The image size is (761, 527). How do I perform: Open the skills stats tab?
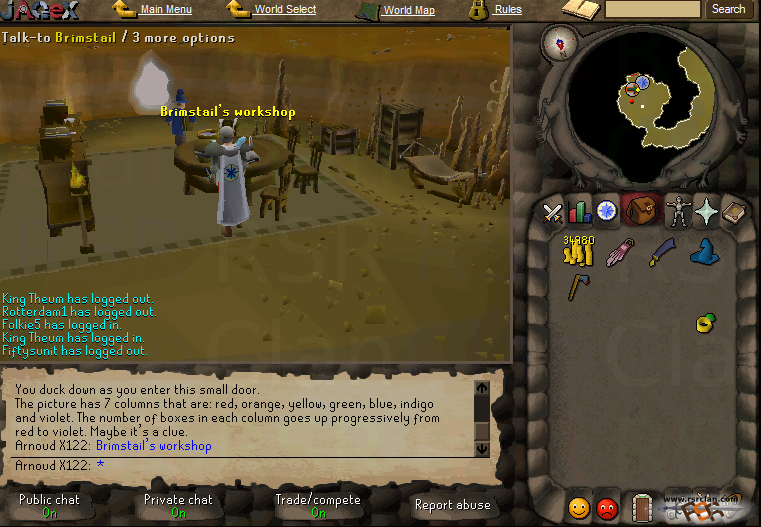(x=580, y=212)
